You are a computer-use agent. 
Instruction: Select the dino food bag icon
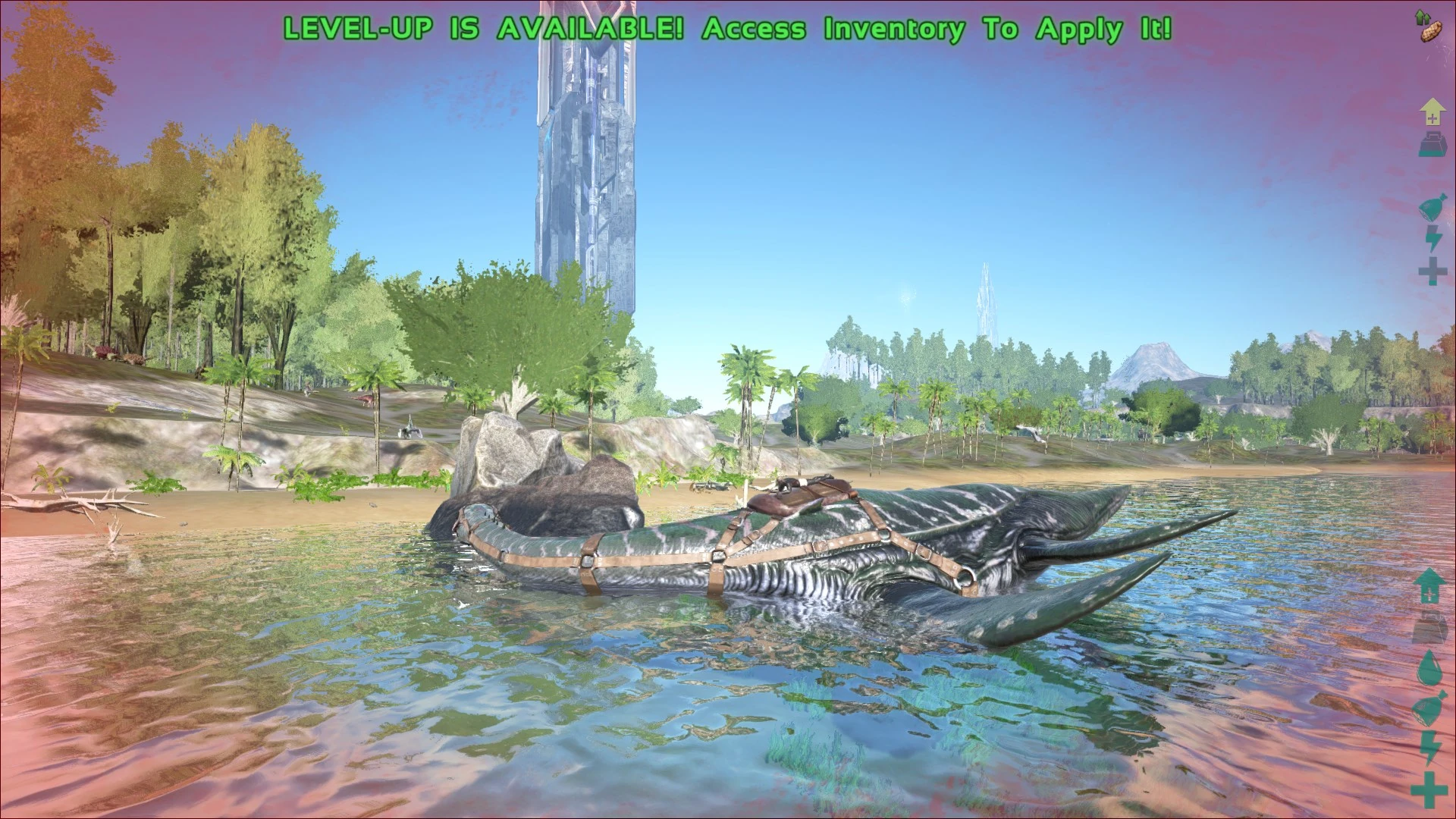pyautogui.click(x=1427, y=708)
